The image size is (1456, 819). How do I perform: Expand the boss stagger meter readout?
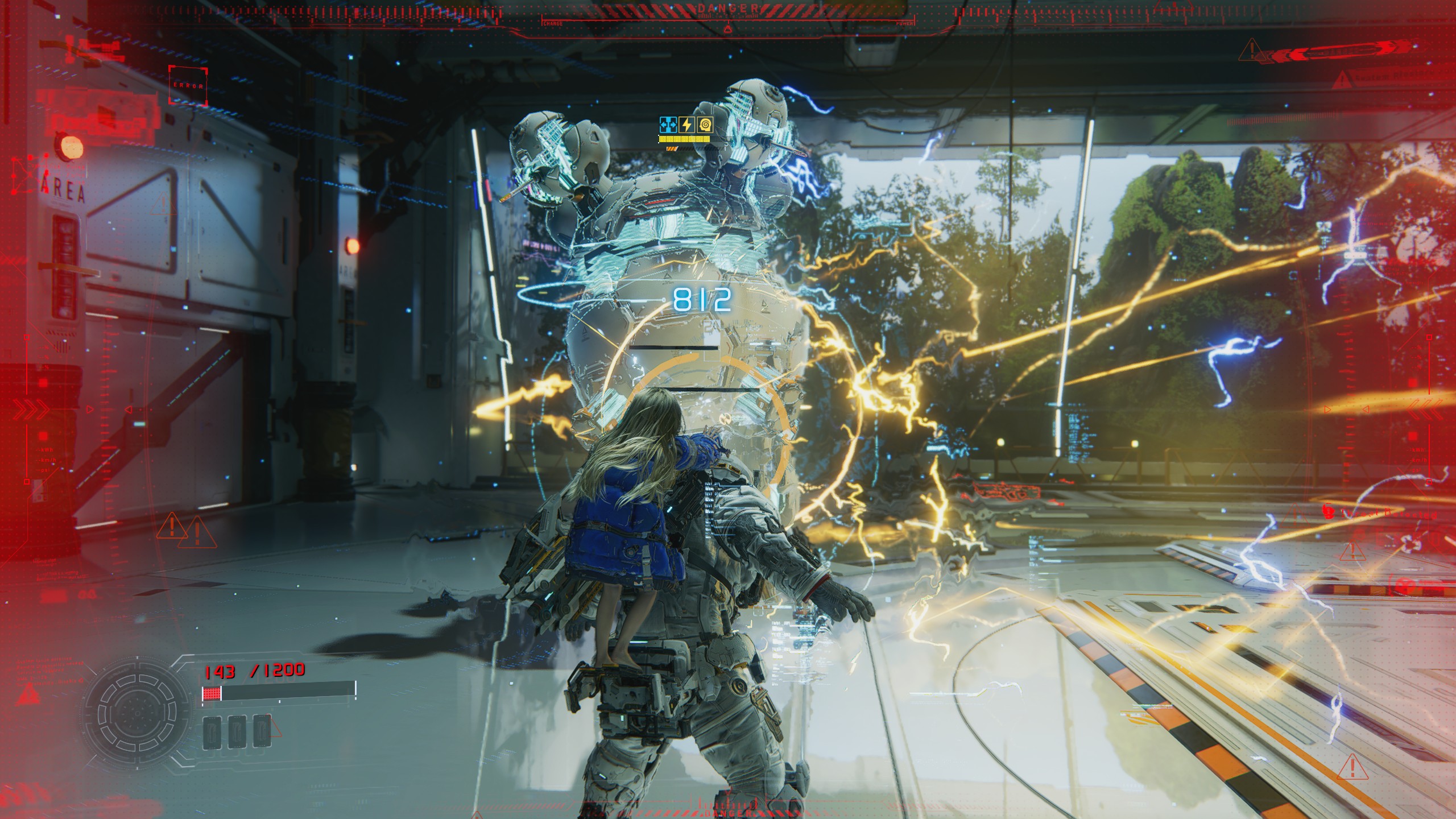click(684, 140)
